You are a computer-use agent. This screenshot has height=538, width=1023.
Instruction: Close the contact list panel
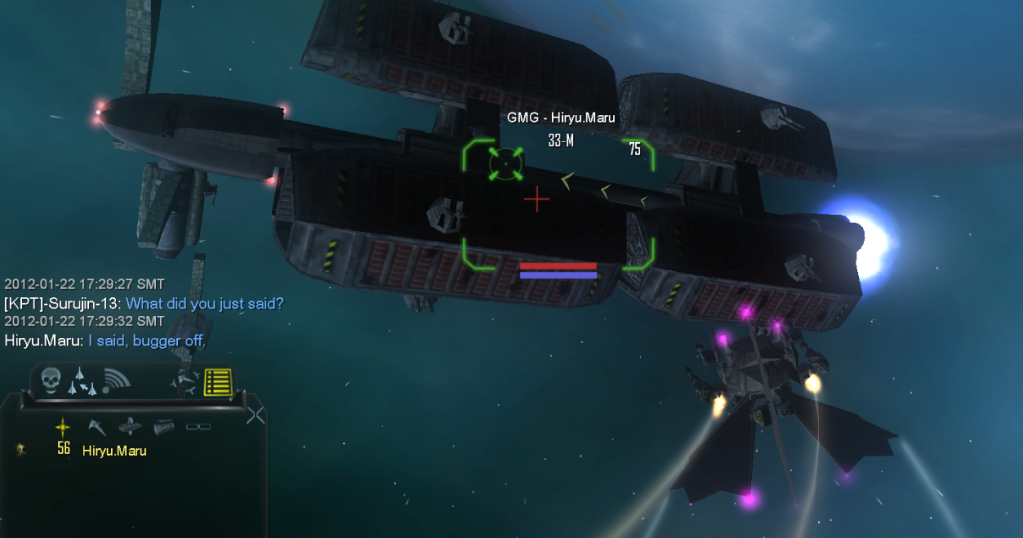pyautogui.click(x=256, y=415)
